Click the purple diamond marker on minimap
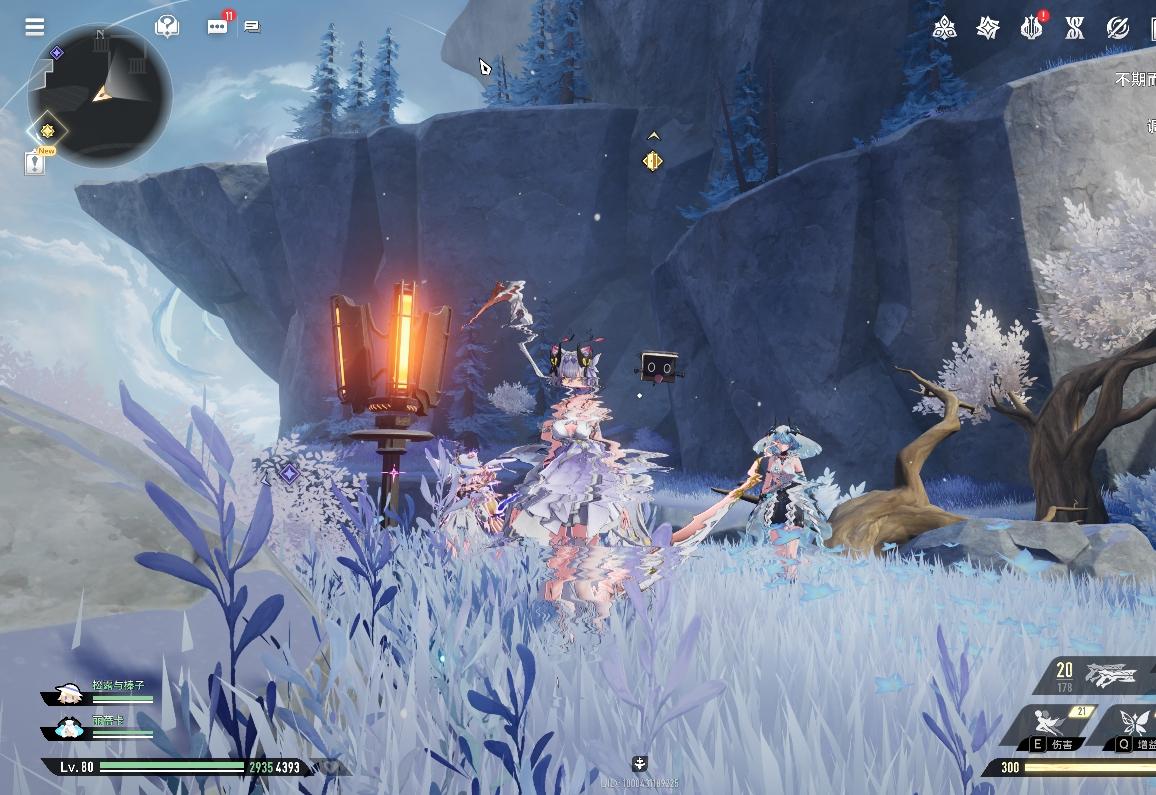The width and height of the screenshot is (1156, 795). [x=57, y=52]
